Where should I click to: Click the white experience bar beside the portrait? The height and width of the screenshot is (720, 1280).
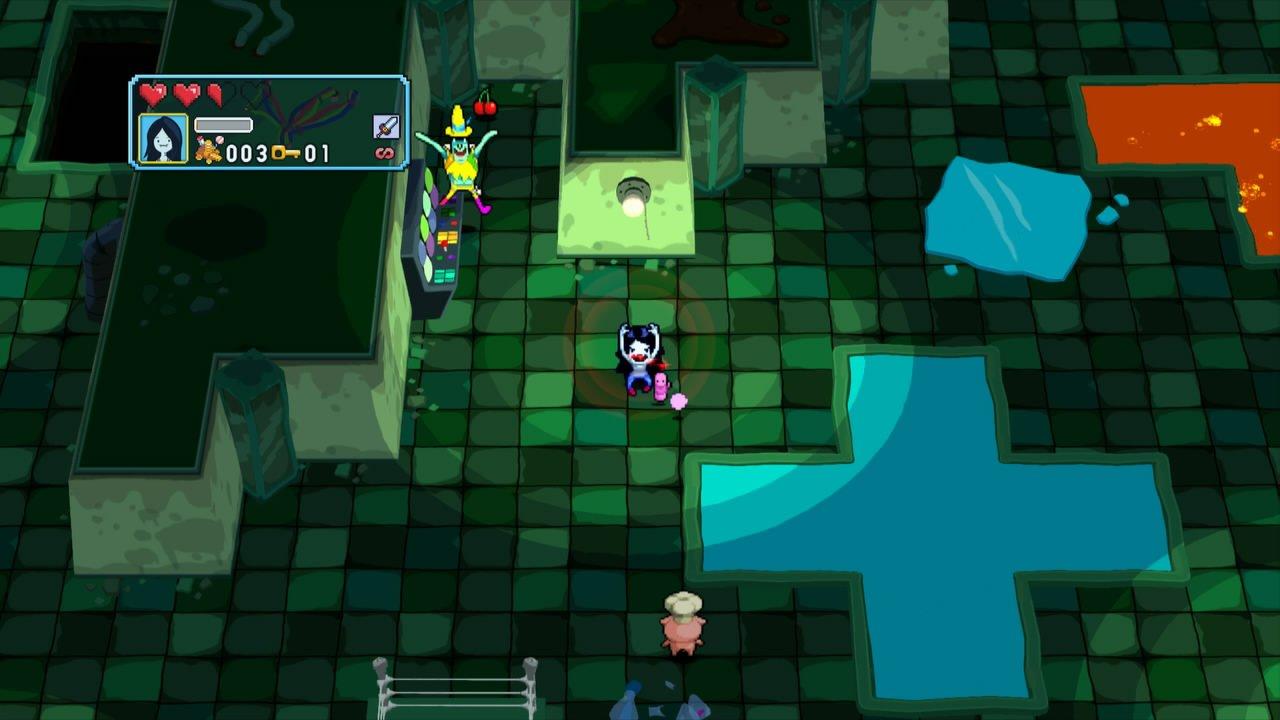click(x=223, y=126)
